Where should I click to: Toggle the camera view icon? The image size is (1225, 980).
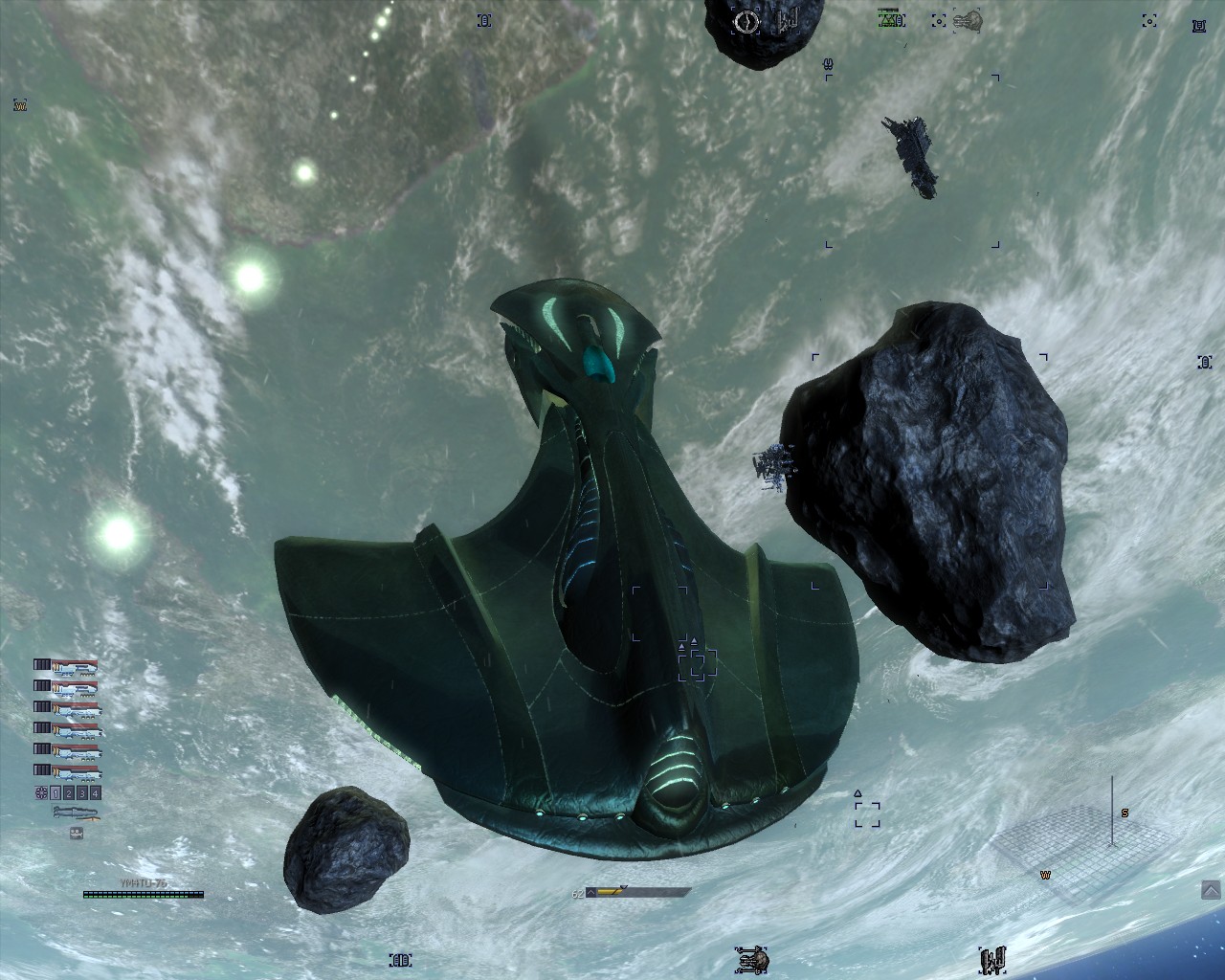point(77,833)
